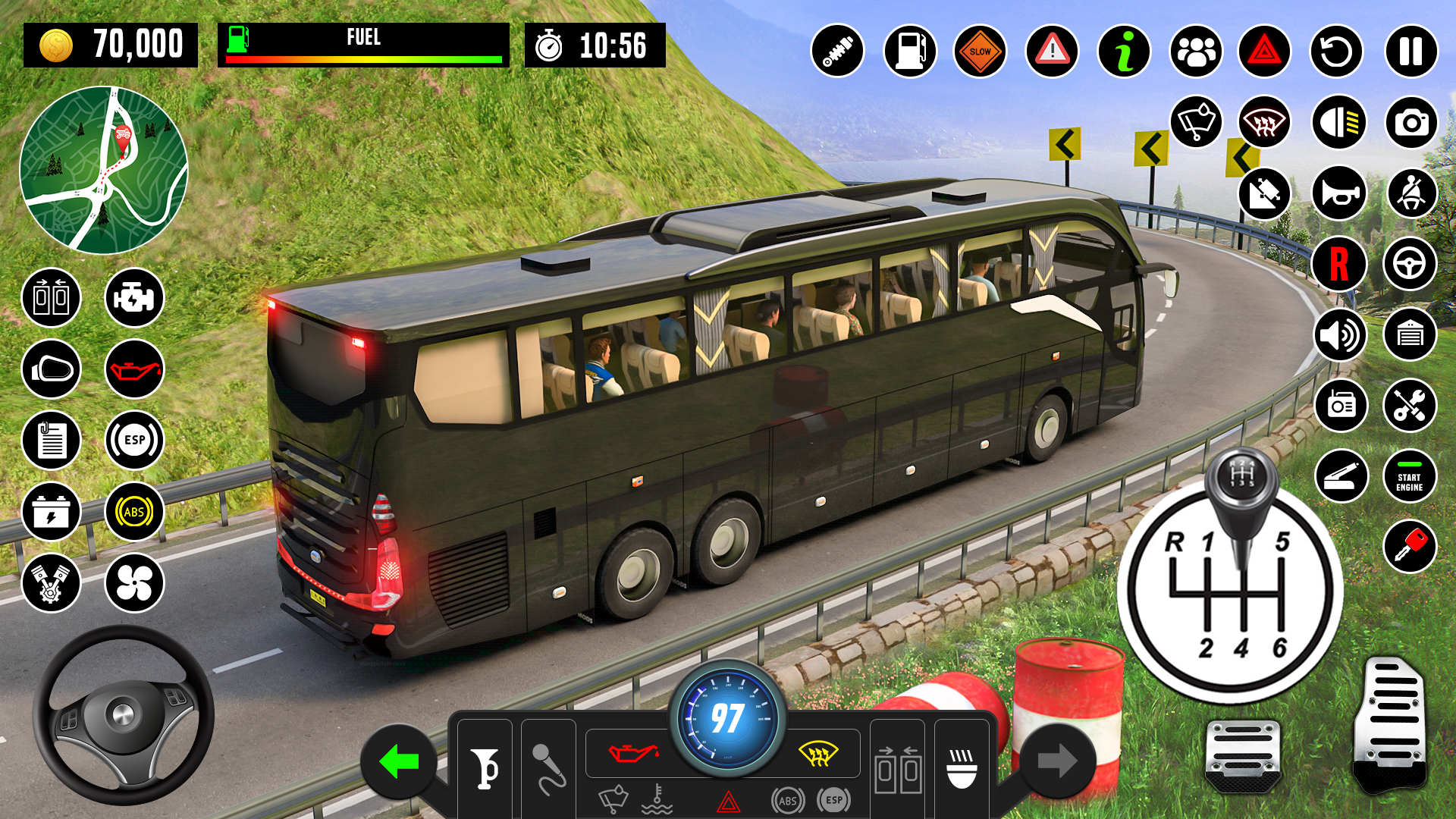
Task: Click the circular restart arrow icon
Action: coord(1336,52)
